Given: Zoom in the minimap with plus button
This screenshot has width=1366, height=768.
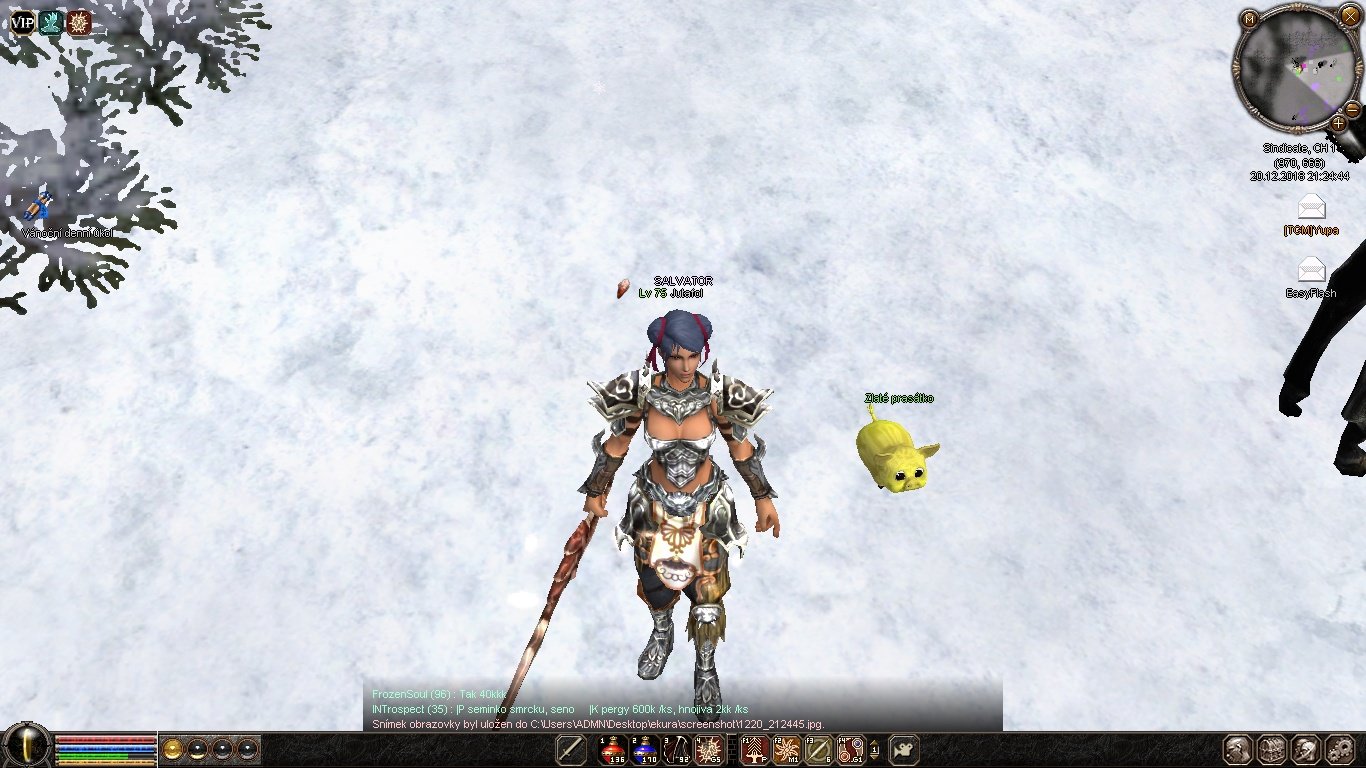Looking at the screenshot, I should [1339, 124].
